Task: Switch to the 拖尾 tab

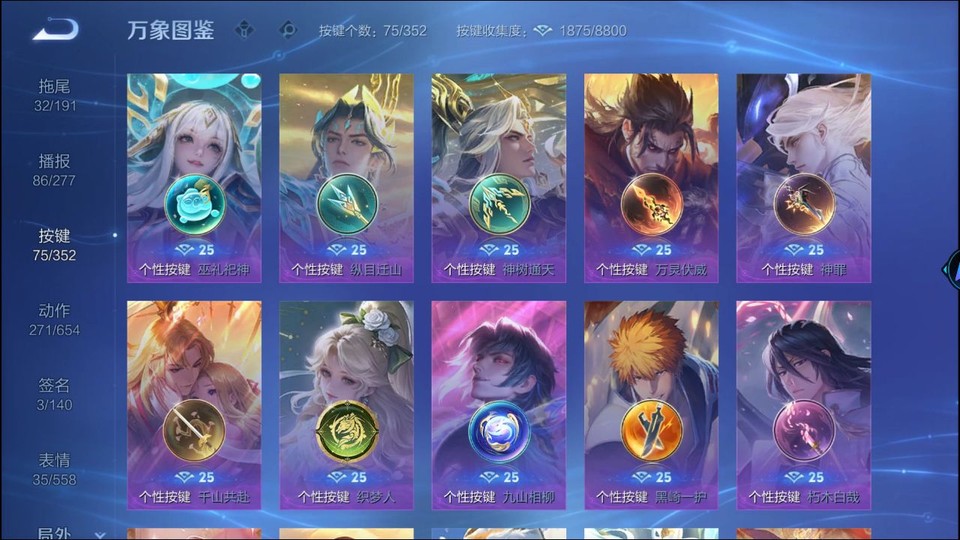Action: pyautogui.click(x=54, y=95)
